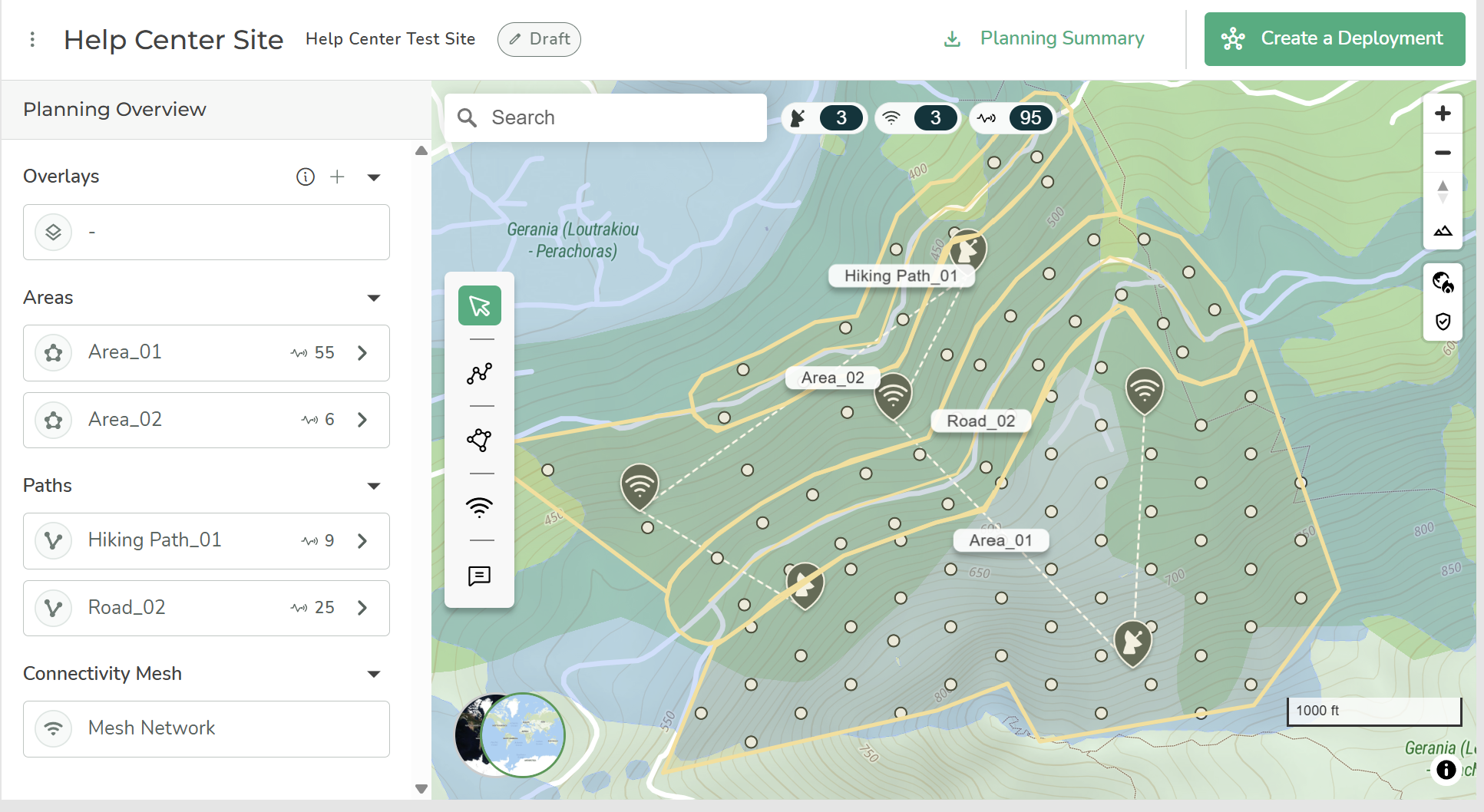Select the comment annotation tool

[480, 575]
